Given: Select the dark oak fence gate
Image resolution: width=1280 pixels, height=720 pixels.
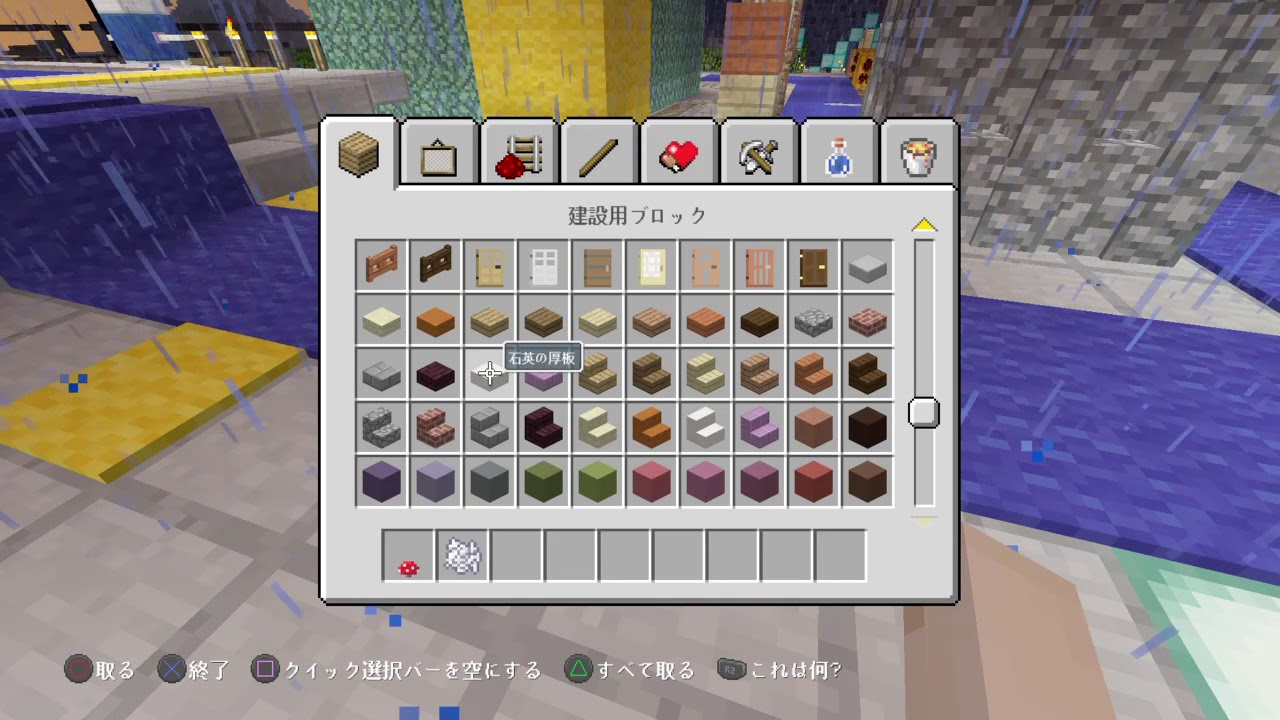Looking at the screenshot, I should (435, 265).
